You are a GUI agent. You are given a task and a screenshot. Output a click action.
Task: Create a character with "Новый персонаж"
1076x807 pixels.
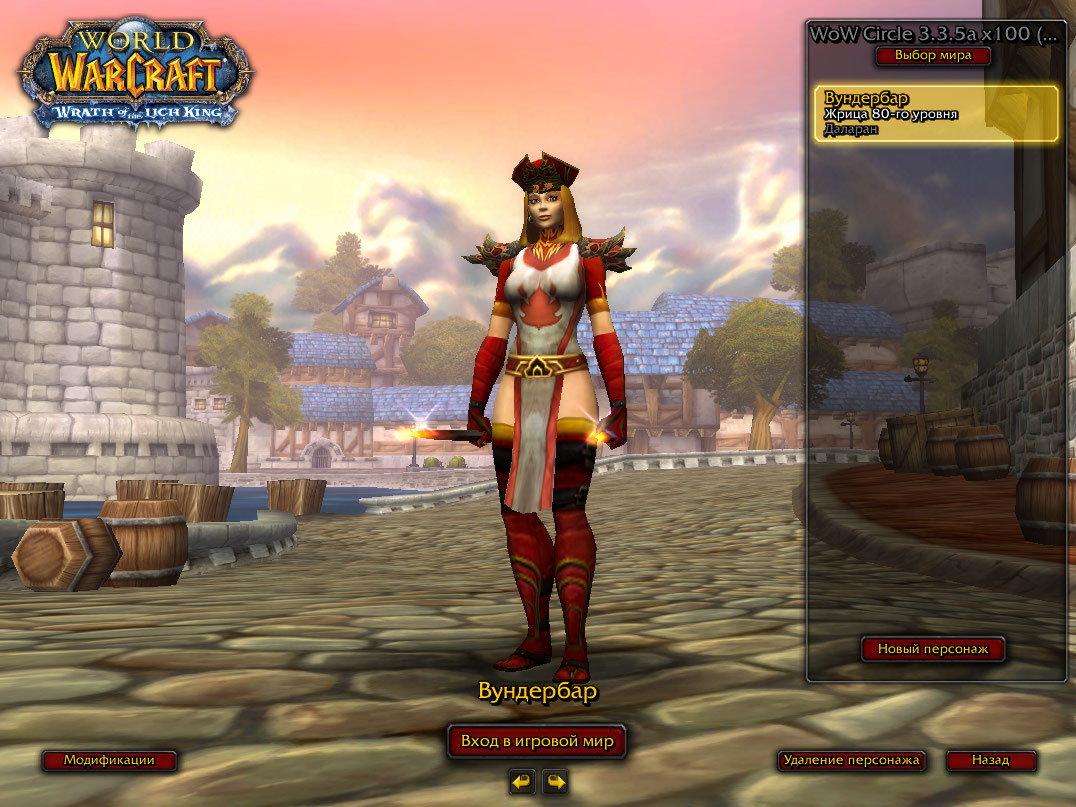tap(933, 650)
